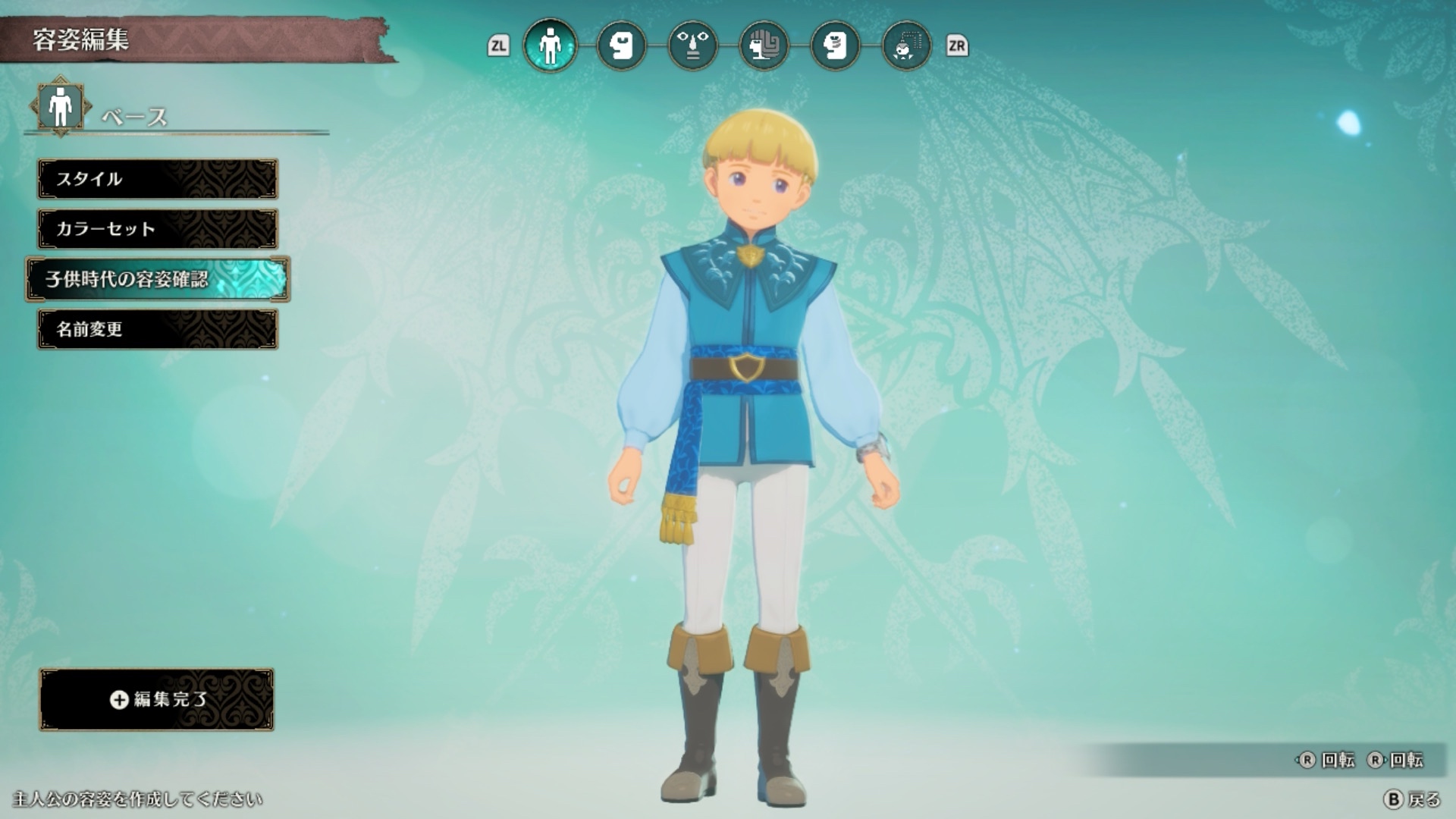Open the スタイル (Style) menu entry

[x=158, y=179]
